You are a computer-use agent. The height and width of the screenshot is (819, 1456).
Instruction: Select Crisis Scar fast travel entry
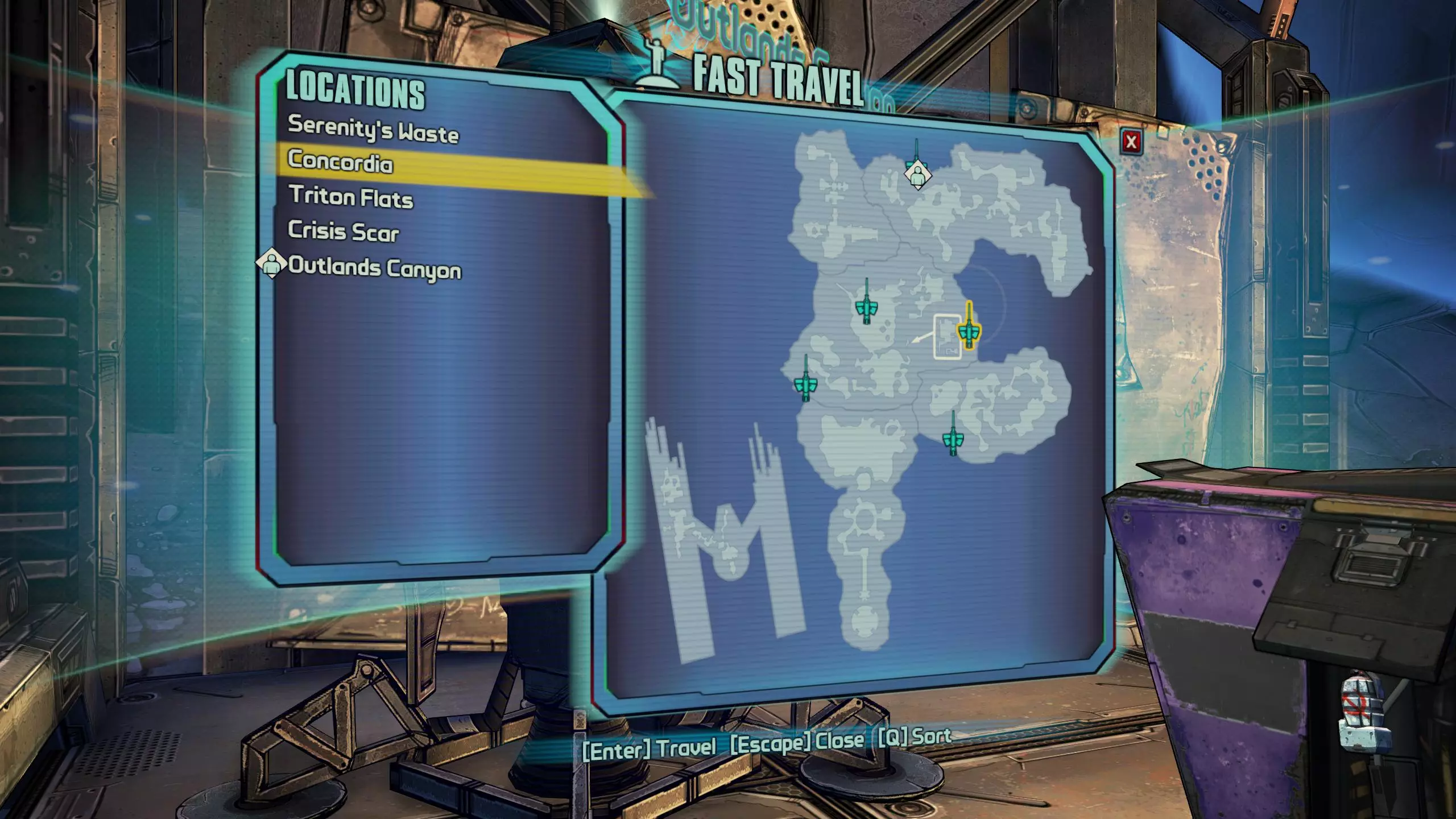pos(344,231)
